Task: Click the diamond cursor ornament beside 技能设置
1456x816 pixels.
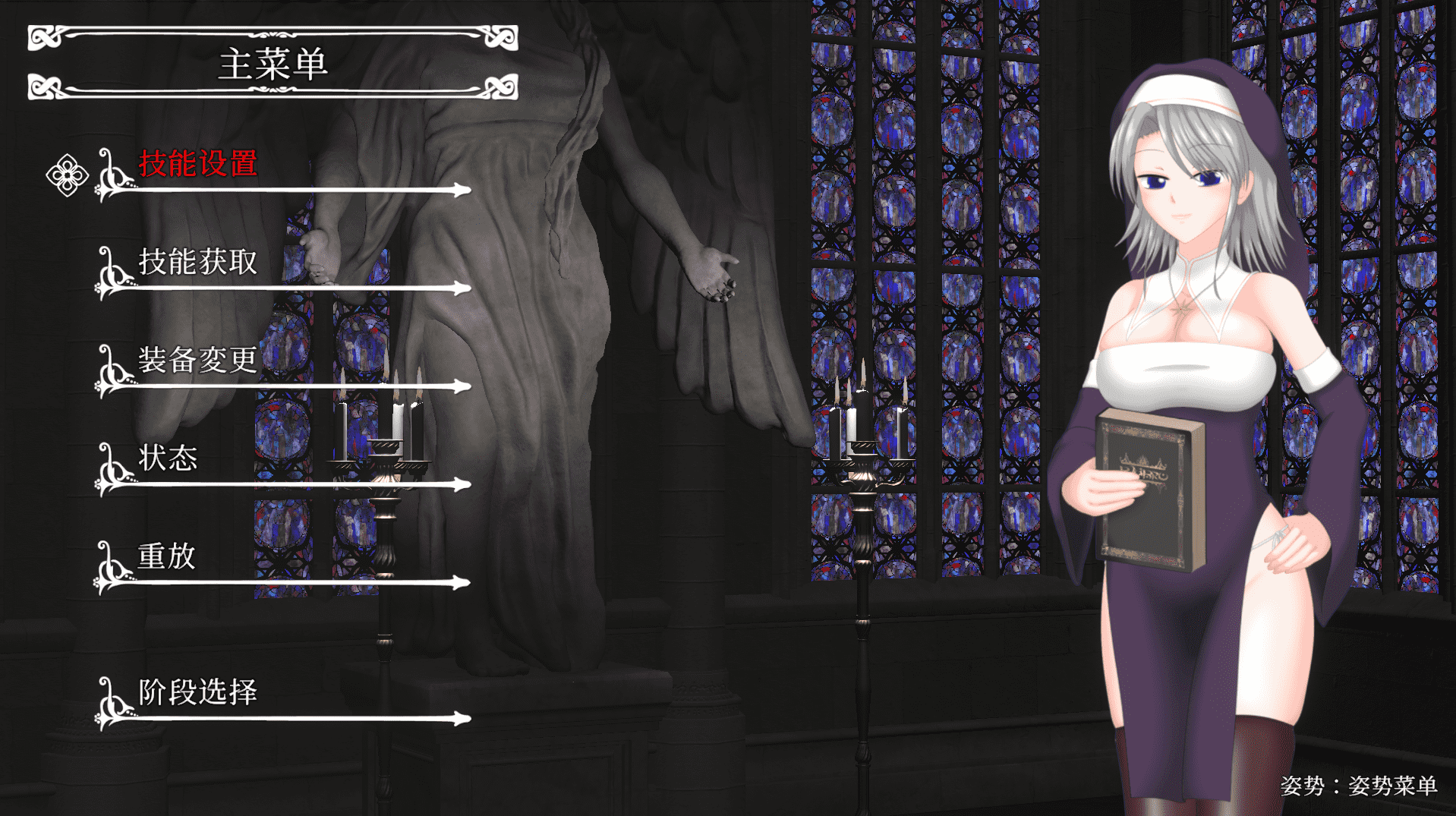Action: click(68, 175)
